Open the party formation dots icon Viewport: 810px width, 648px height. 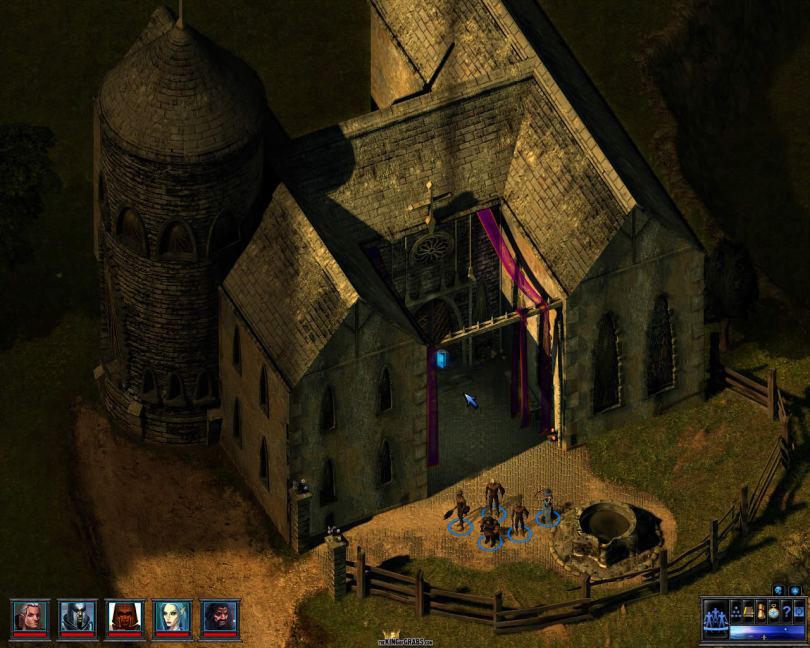[736, 612]
